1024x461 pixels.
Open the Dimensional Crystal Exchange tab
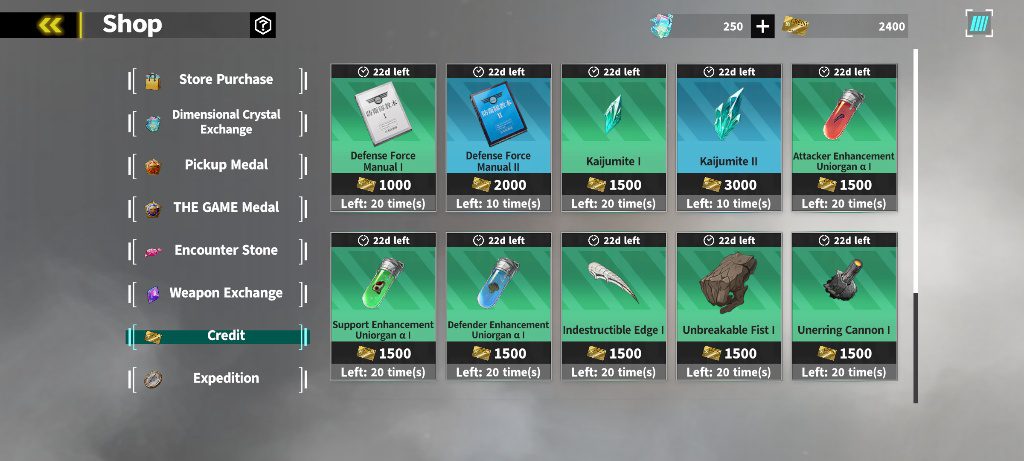click(x=219, y=122)
